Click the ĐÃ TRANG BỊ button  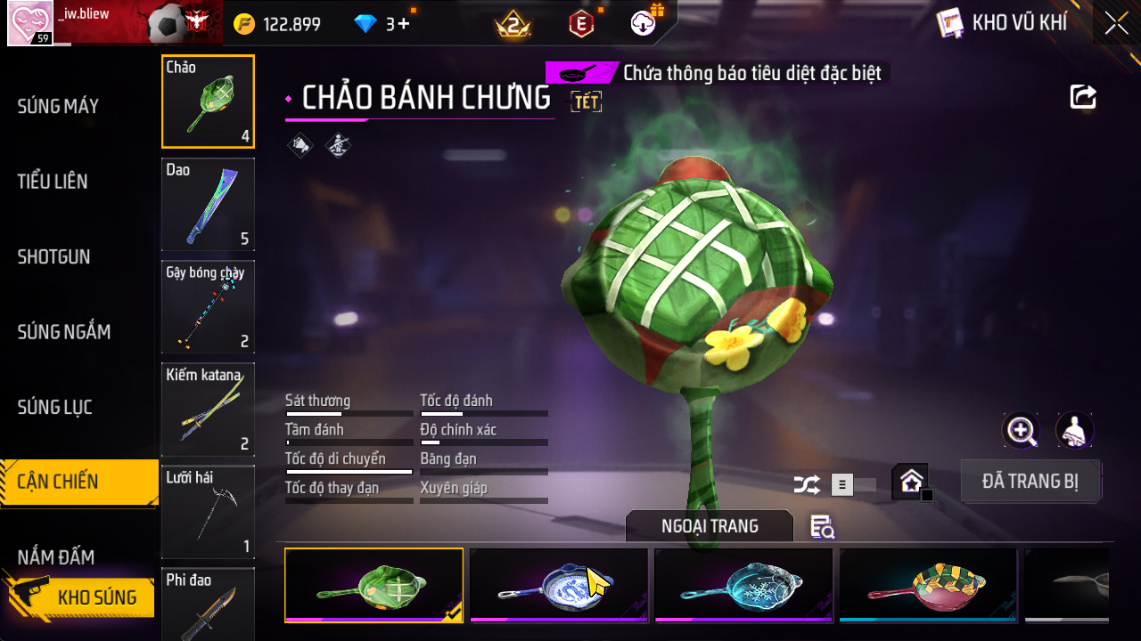(1031, 481)
